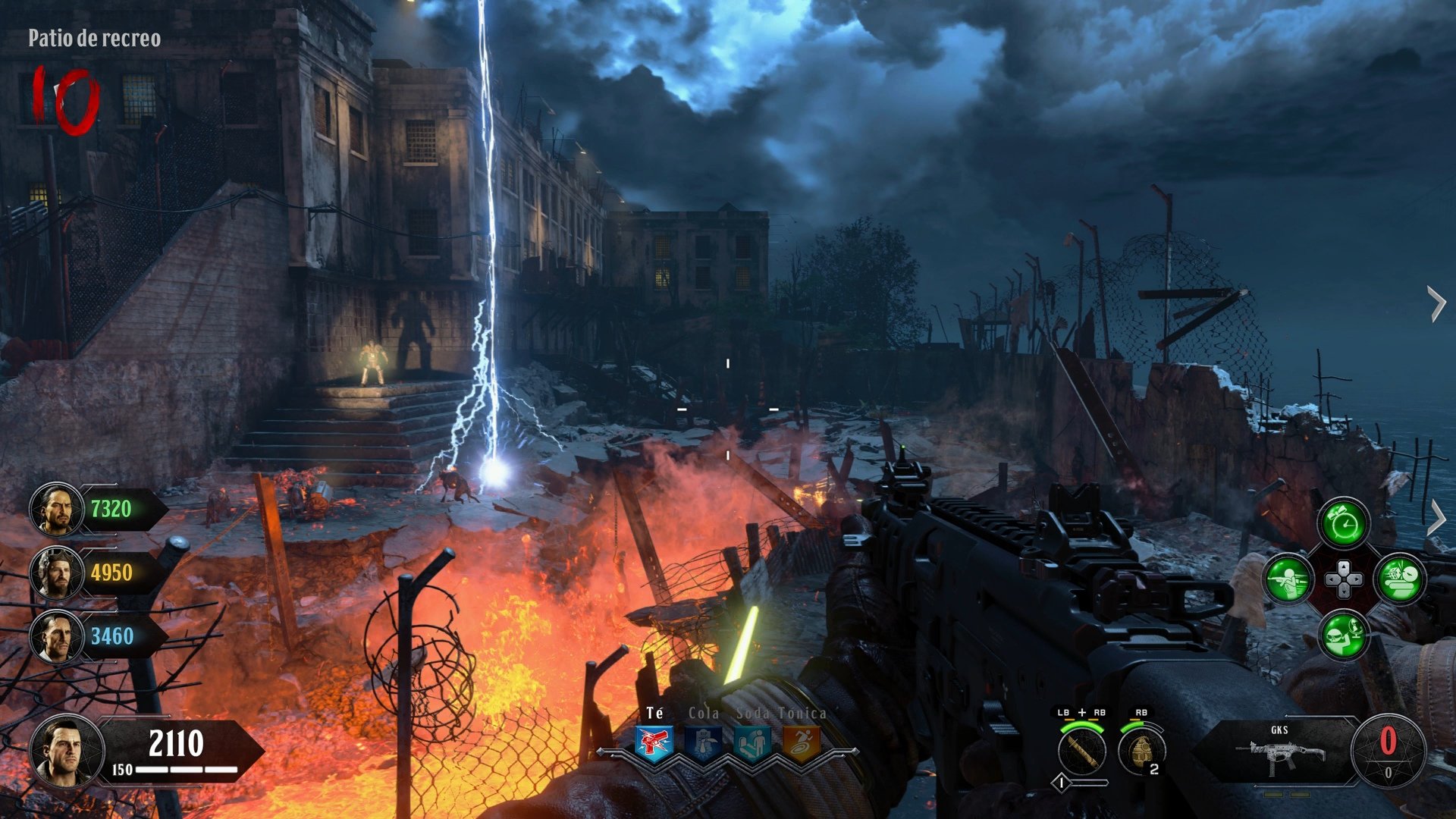This screenshot has height=819, width=1456.
Task: Click the Patio de recreo location label
Action: click(x=93, y=36)
